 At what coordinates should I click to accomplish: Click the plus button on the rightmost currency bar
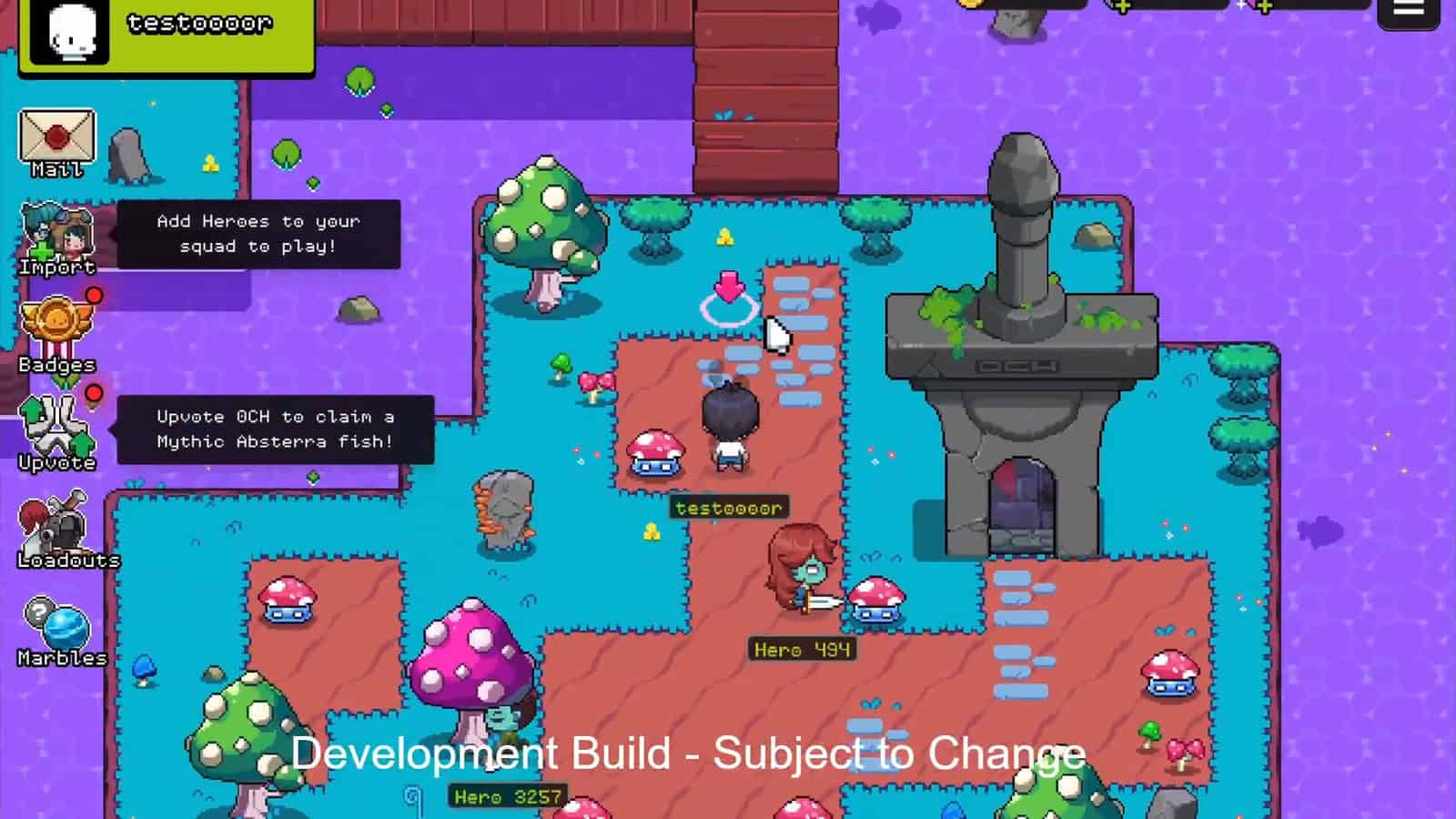[1264, 7]
